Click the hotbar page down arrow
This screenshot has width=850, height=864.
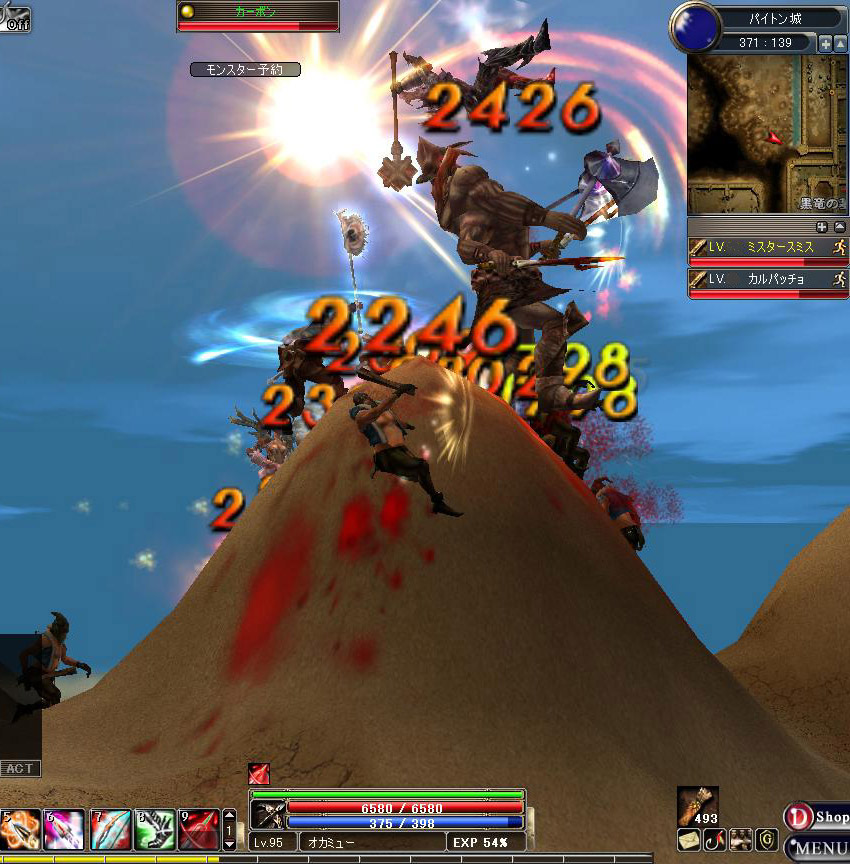(x=229, y=842)
